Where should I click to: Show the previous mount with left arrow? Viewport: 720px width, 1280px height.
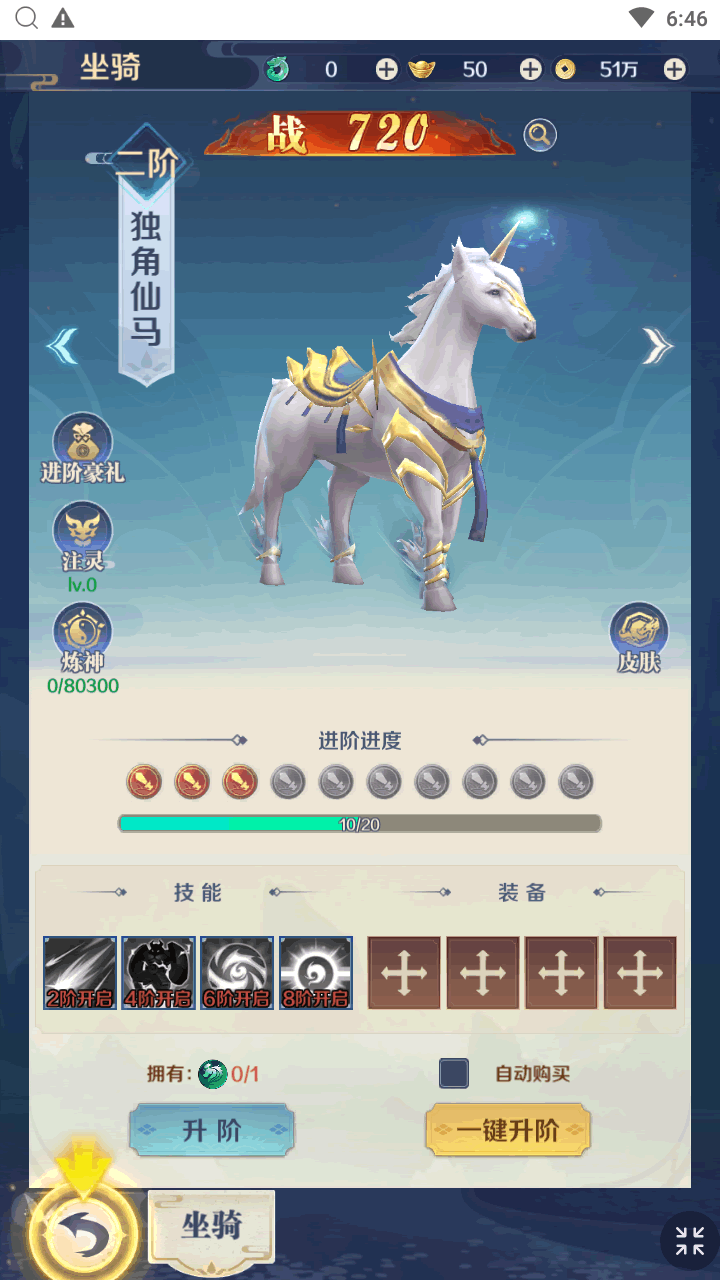point(63,346)
